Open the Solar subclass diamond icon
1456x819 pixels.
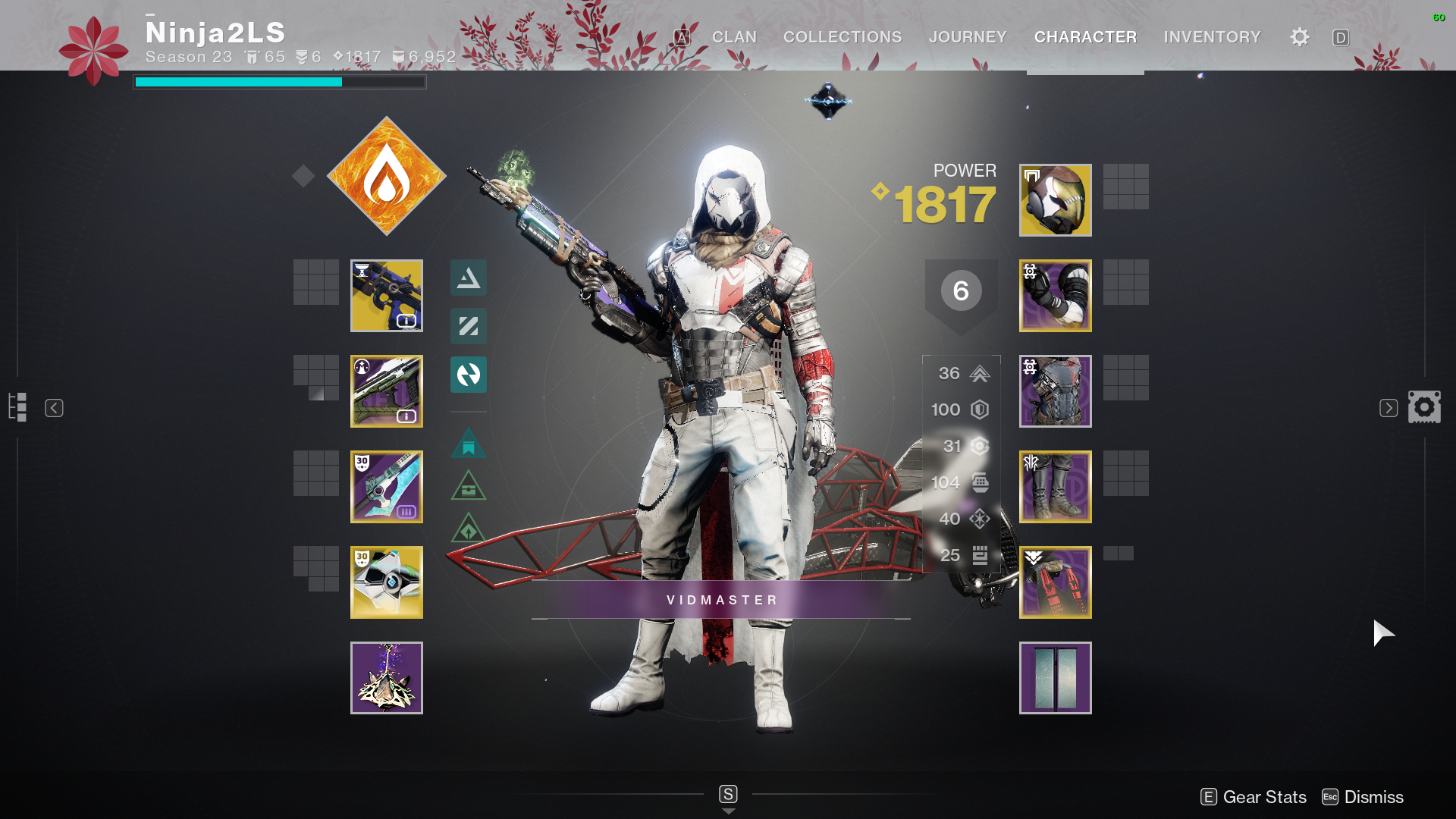[387, 176]
